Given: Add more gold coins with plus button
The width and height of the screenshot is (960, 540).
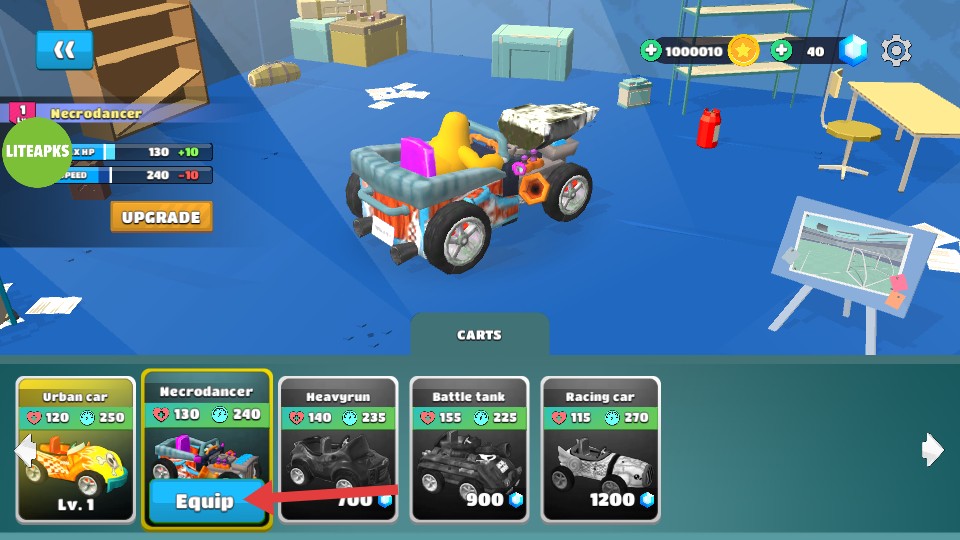Looking at the screenshot, I should point(651,50).
